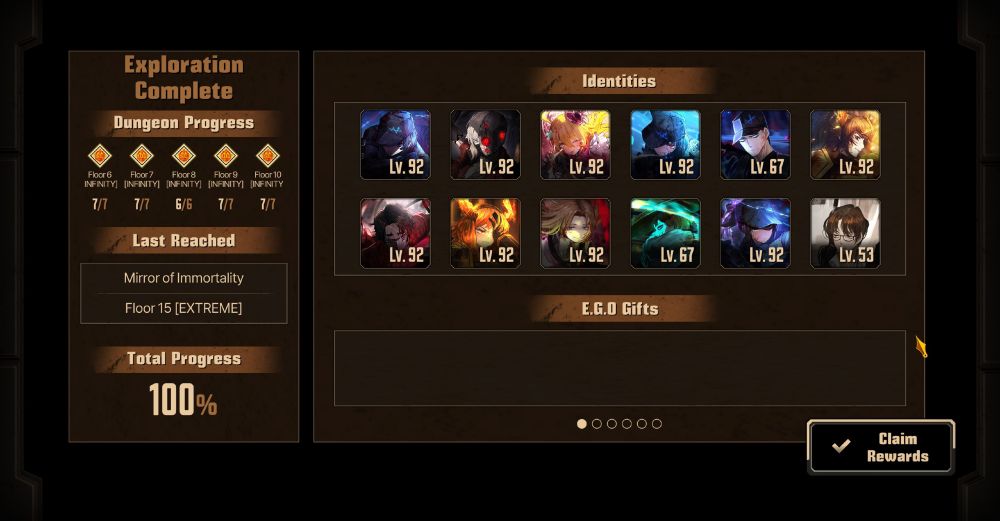Select the teal-green Lv. 67 identity portrait
Image resolution: width=1000 pixels, height=521 pixels.
point(665,233)
